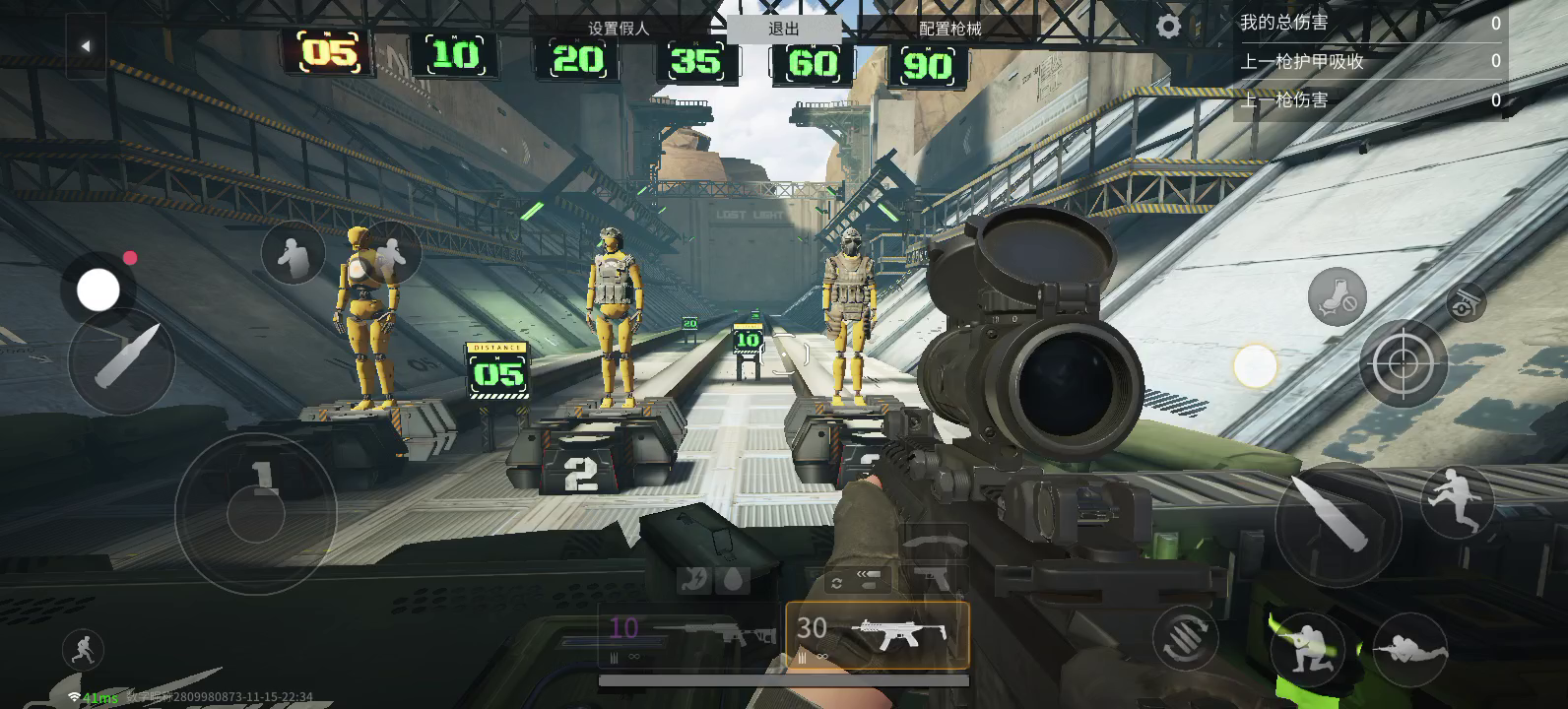Collapse the panel with the left arrow button
Image resolution: width=1568 pixels, height=709 pixels.
coord(86,45)
